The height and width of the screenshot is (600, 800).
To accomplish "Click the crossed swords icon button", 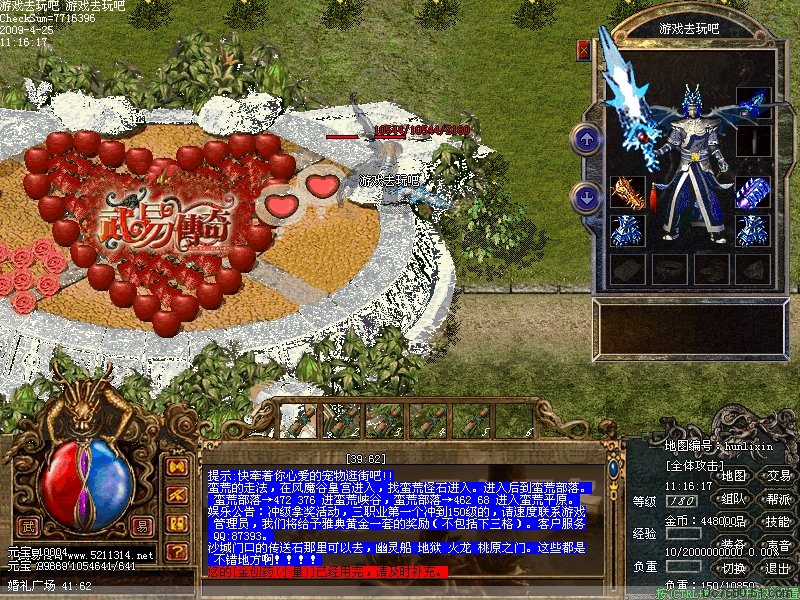I will tap(176, 494).
